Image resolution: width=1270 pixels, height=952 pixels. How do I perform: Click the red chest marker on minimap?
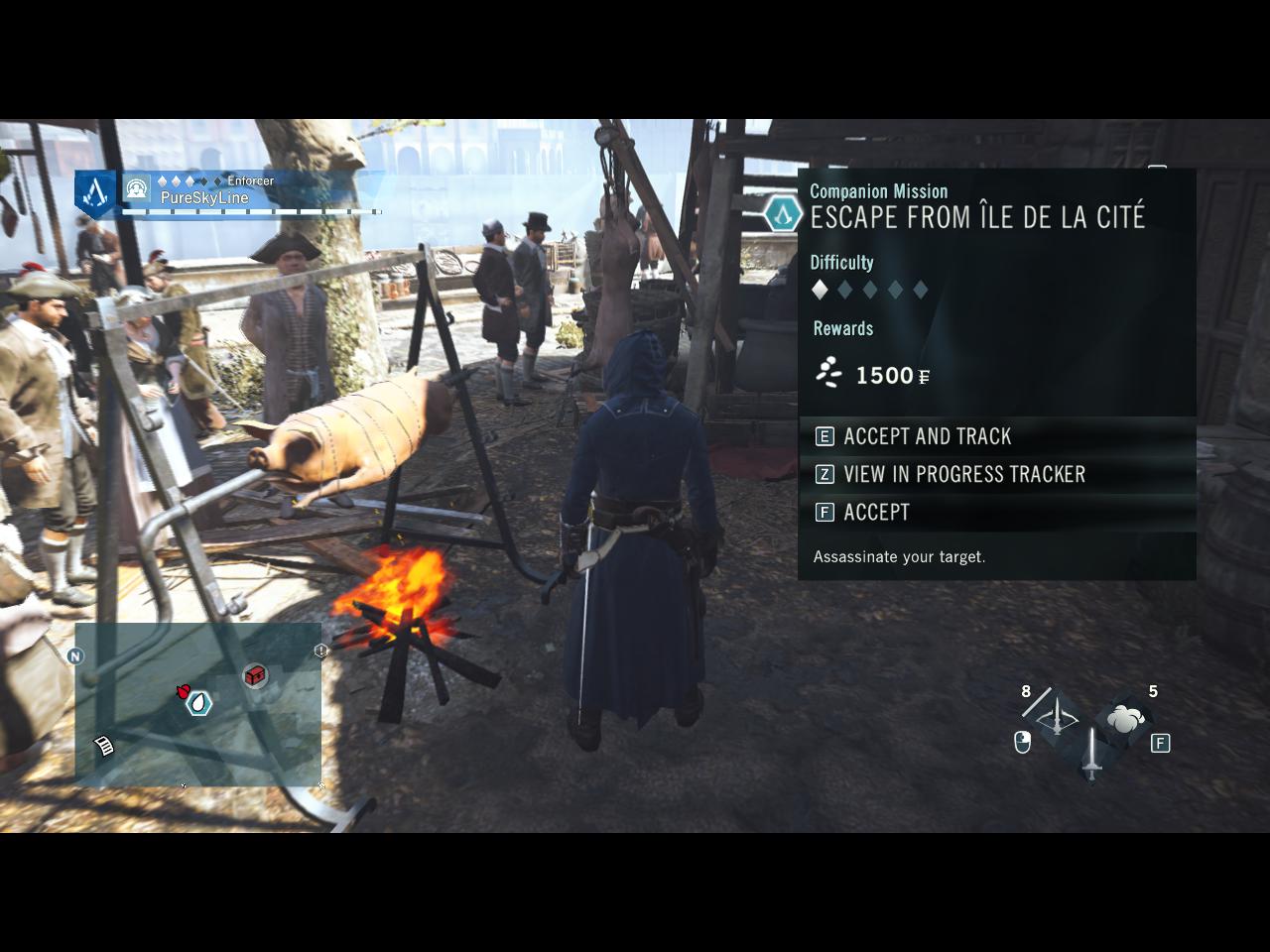pyautogui.click(x=255, y=675)
